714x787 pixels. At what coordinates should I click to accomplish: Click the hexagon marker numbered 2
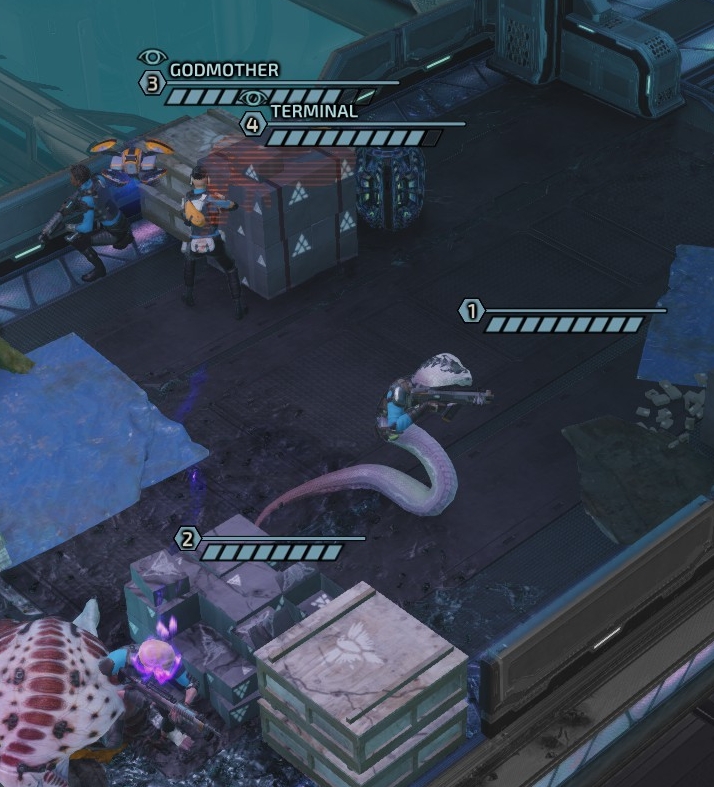click(x=187, y=539)
